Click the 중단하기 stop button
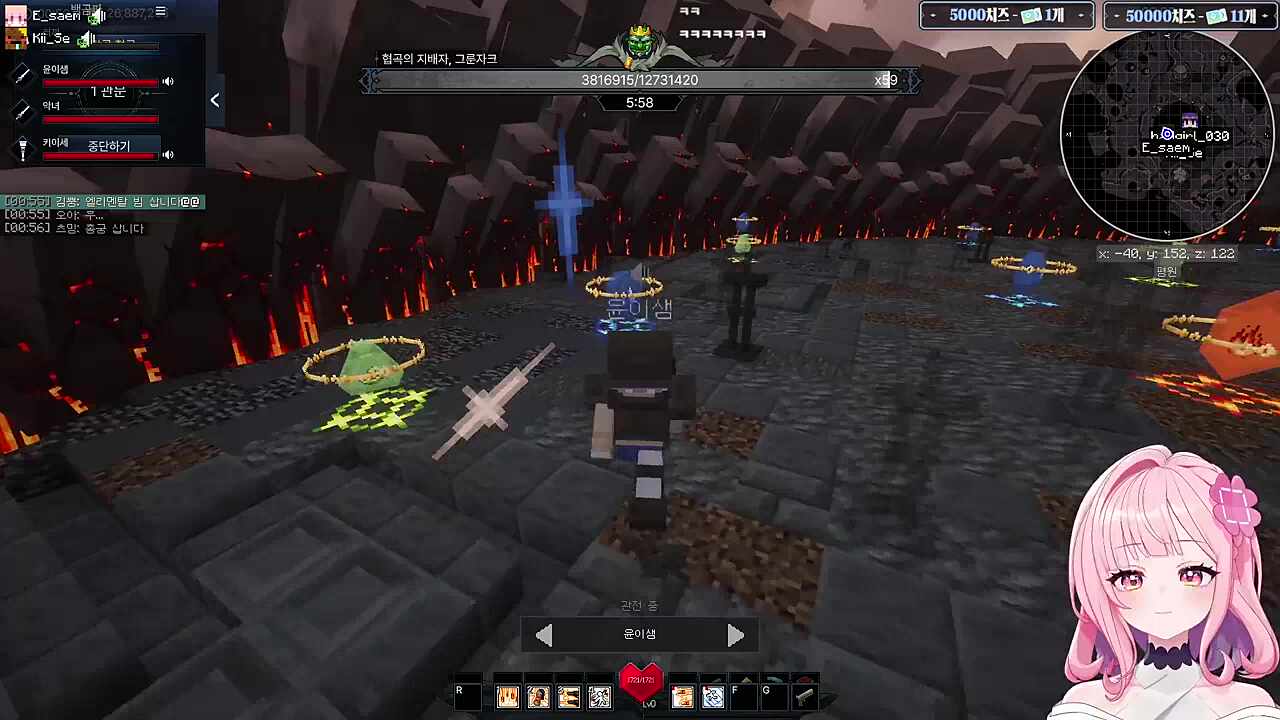 tap(109, 146)
